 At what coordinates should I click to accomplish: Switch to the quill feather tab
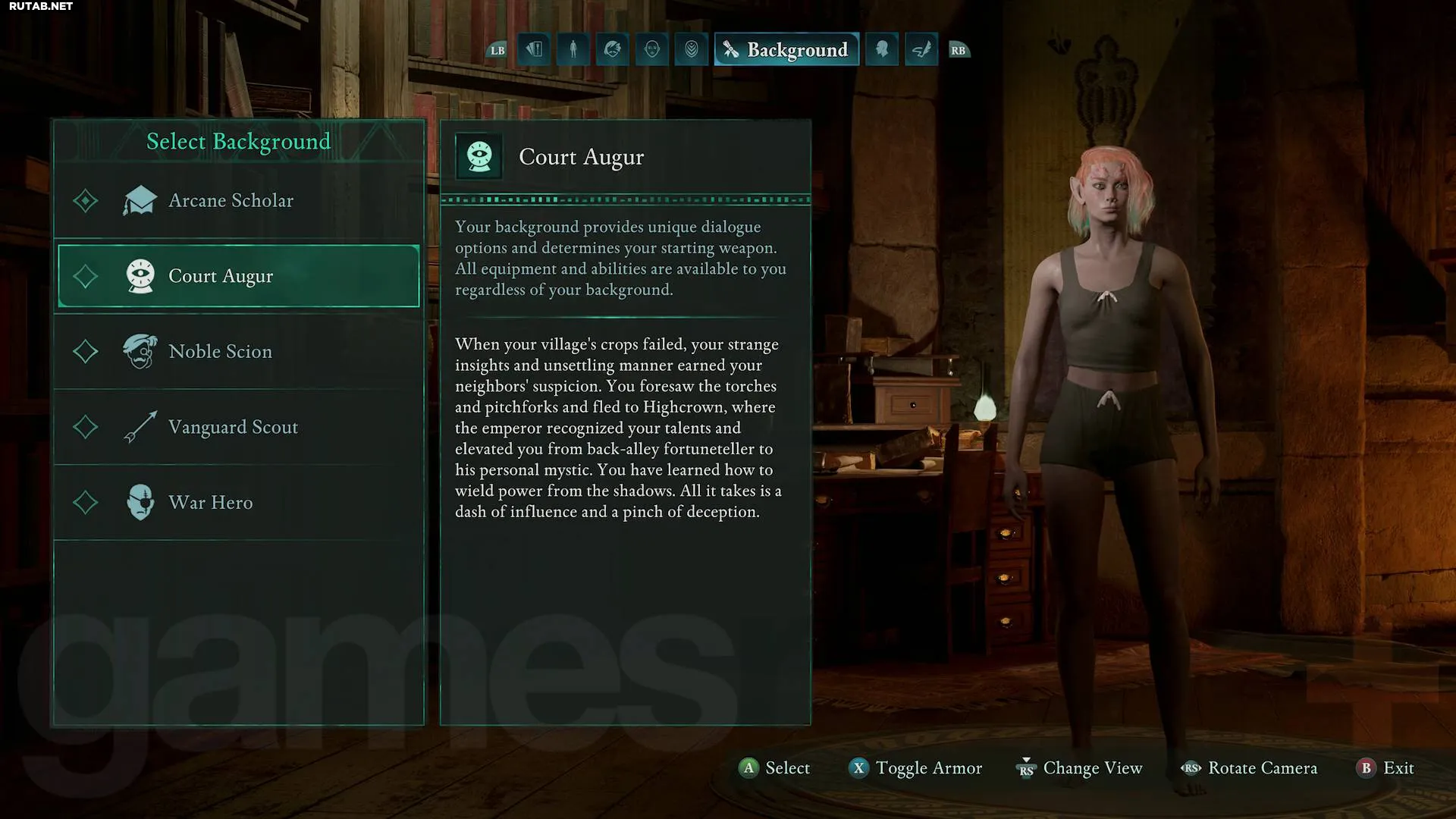(921, 50)
